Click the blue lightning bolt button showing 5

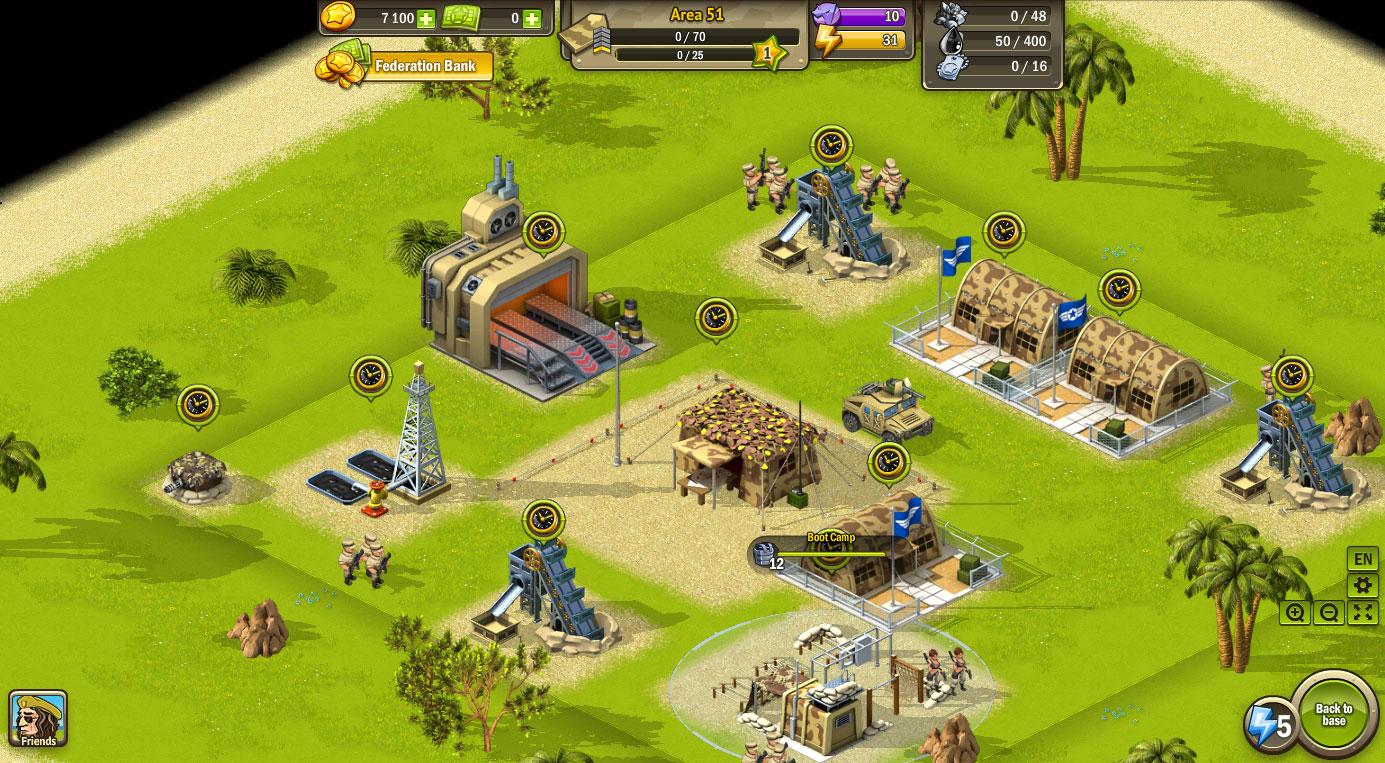click(1270, 724)
